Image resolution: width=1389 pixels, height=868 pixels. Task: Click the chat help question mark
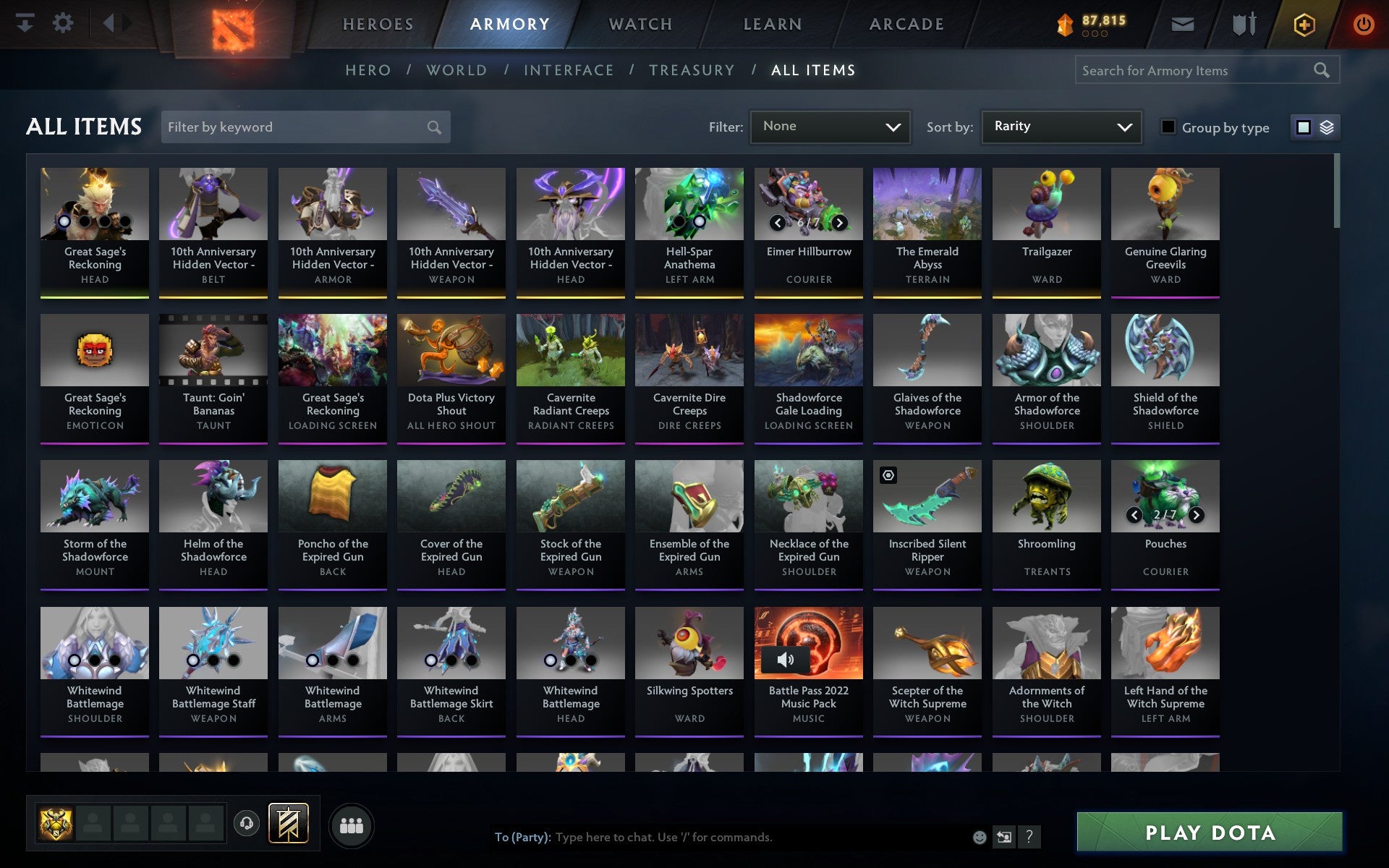(x=1028, y=837)
